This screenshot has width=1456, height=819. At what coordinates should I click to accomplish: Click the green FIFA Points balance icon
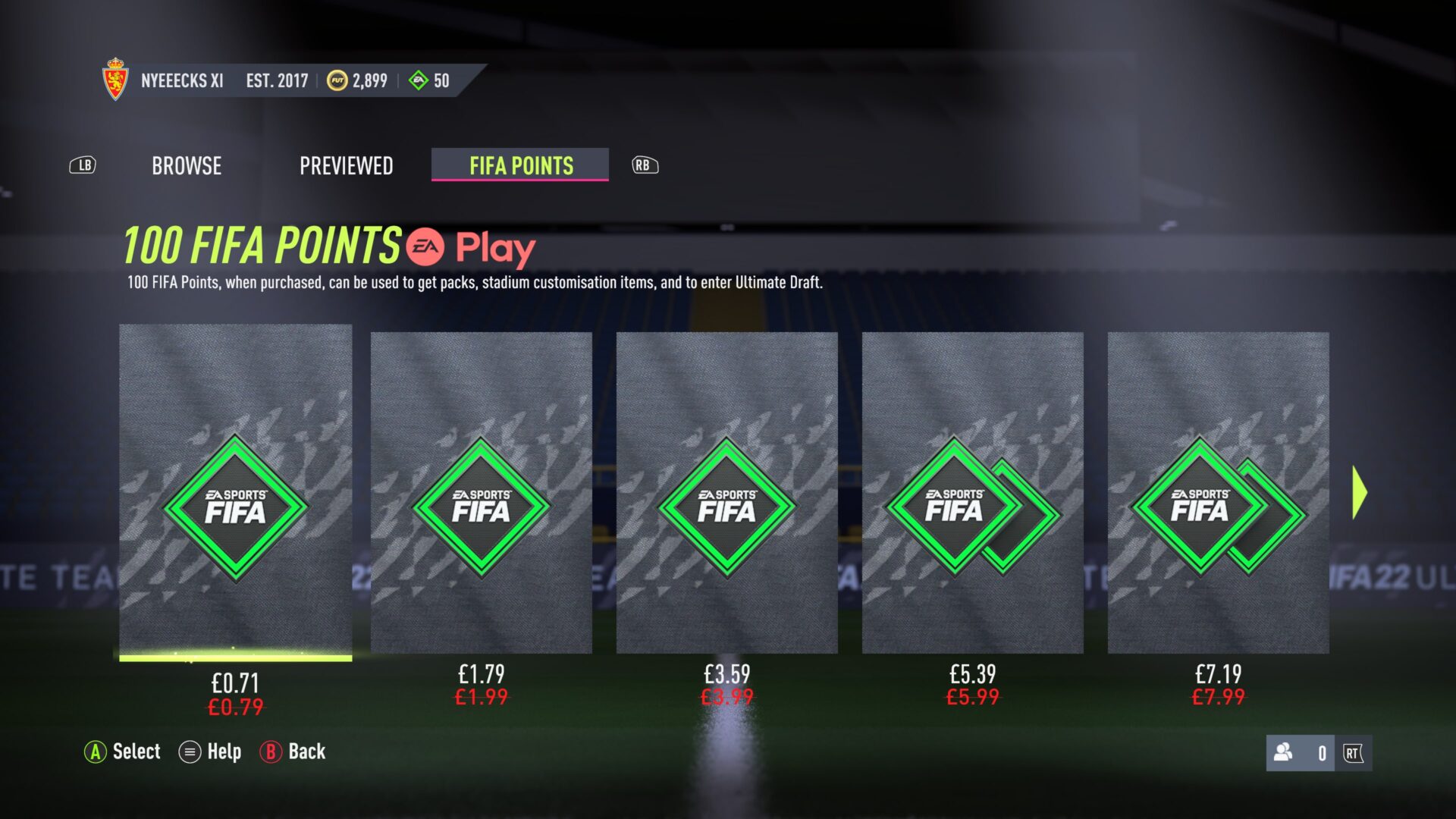point(416,79)
